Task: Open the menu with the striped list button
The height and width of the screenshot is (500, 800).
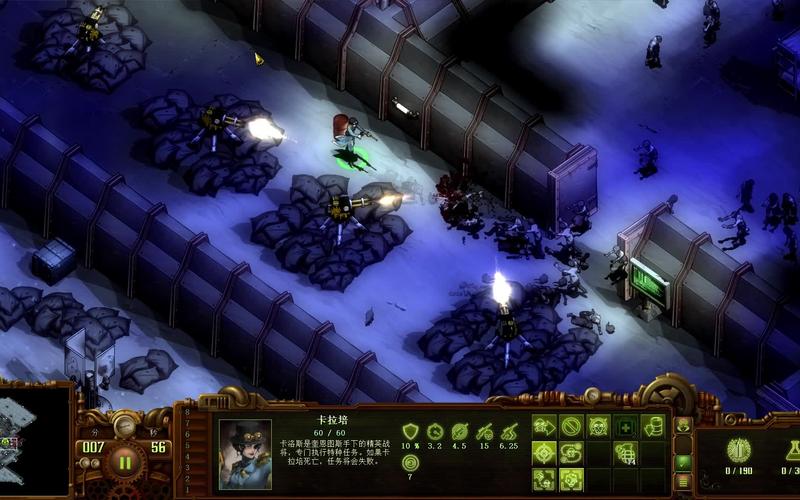Action: tap(684, 481)
